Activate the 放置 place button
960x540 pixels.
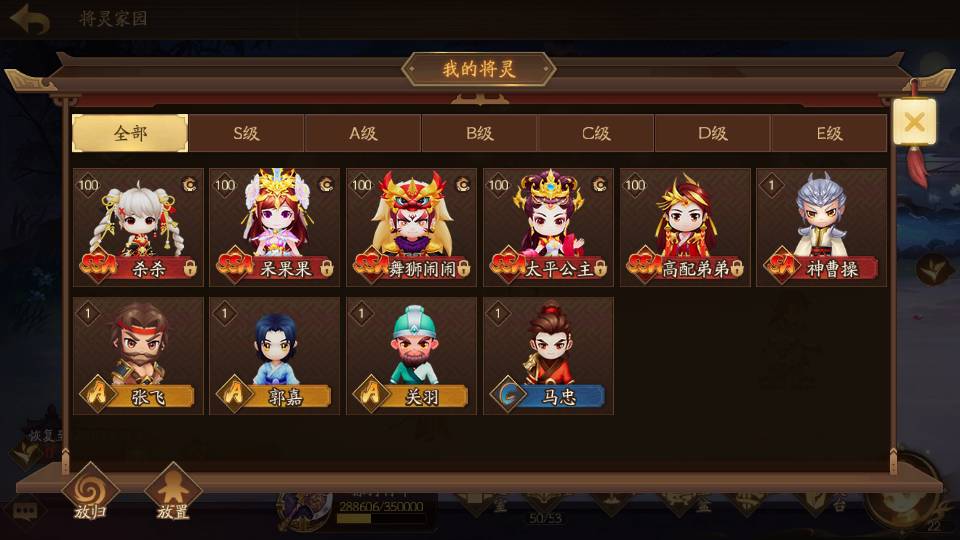click(173, 494)
